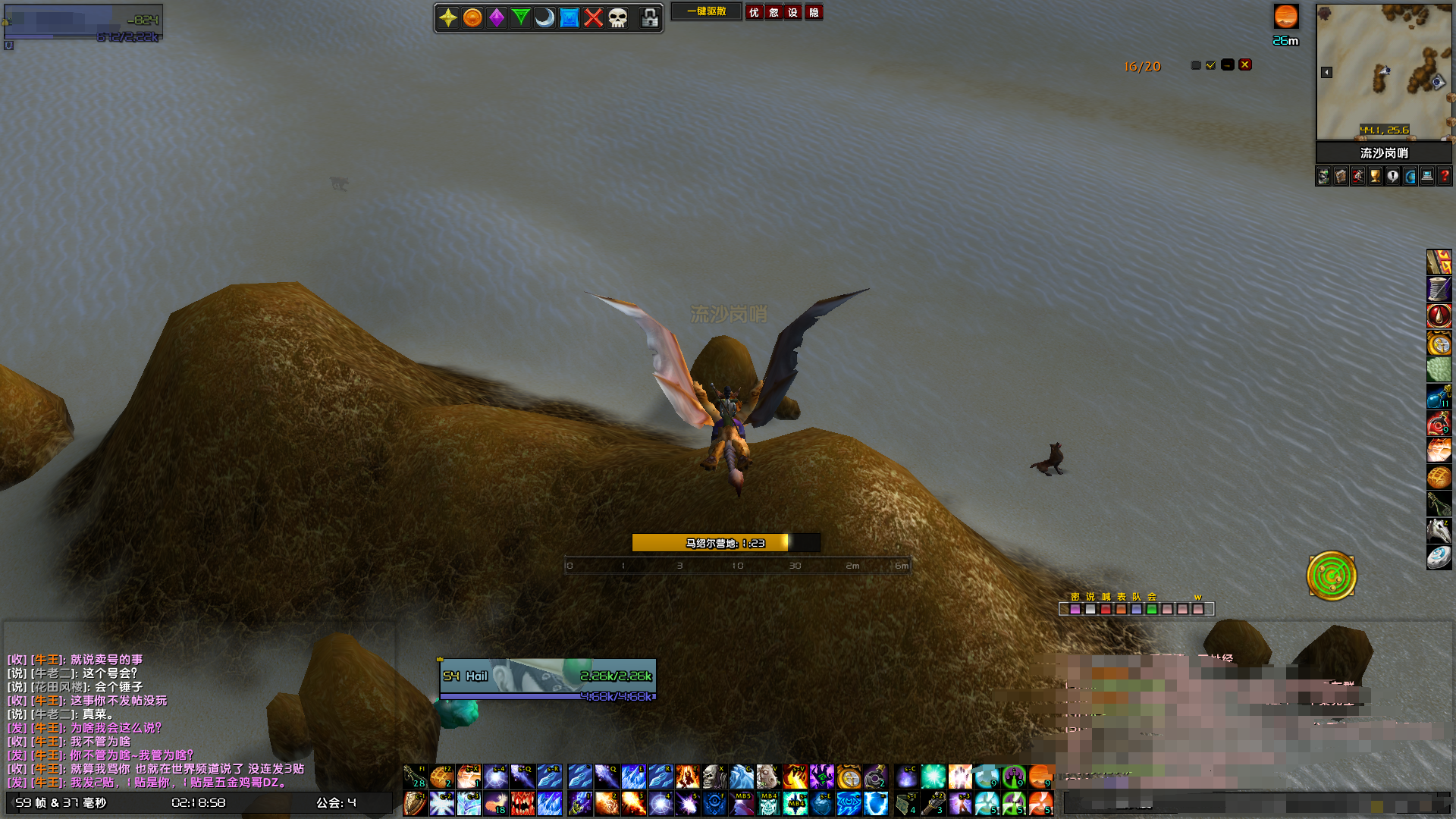Screen dimensions: 1456x819
Task: Open the 设 settings button
Action: click(792, 12)
